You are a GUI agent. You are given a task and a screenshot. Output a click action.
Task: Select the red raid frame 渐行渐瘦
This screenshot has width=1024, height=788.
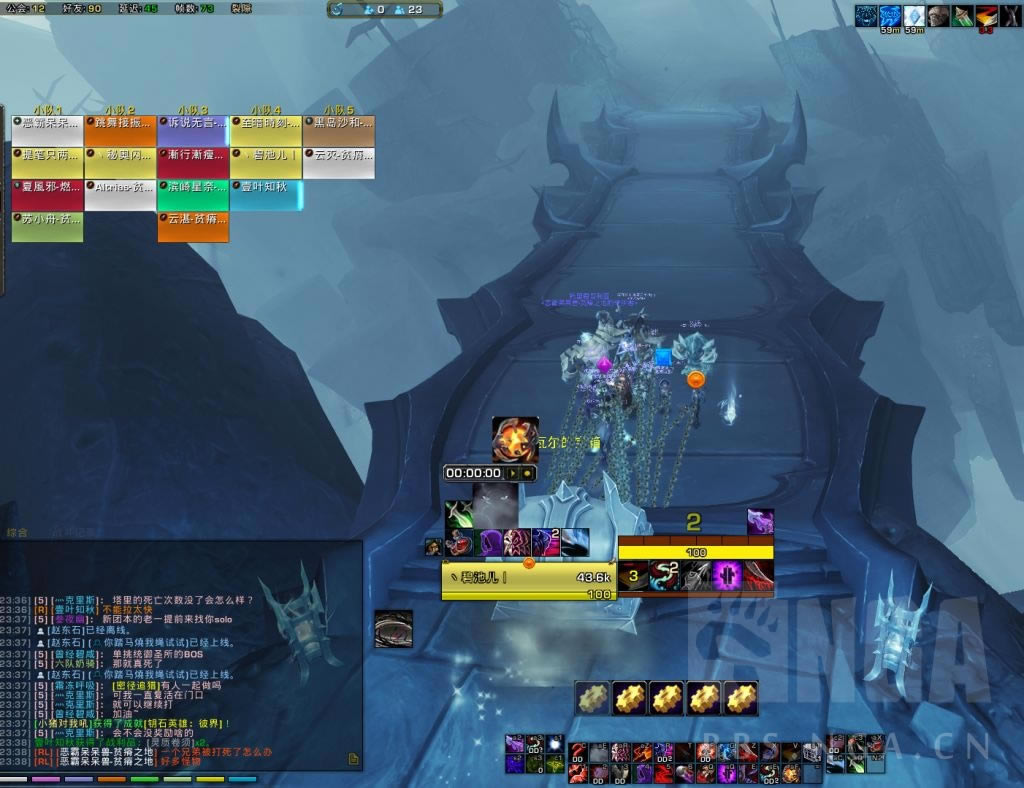tap(193, 163)
